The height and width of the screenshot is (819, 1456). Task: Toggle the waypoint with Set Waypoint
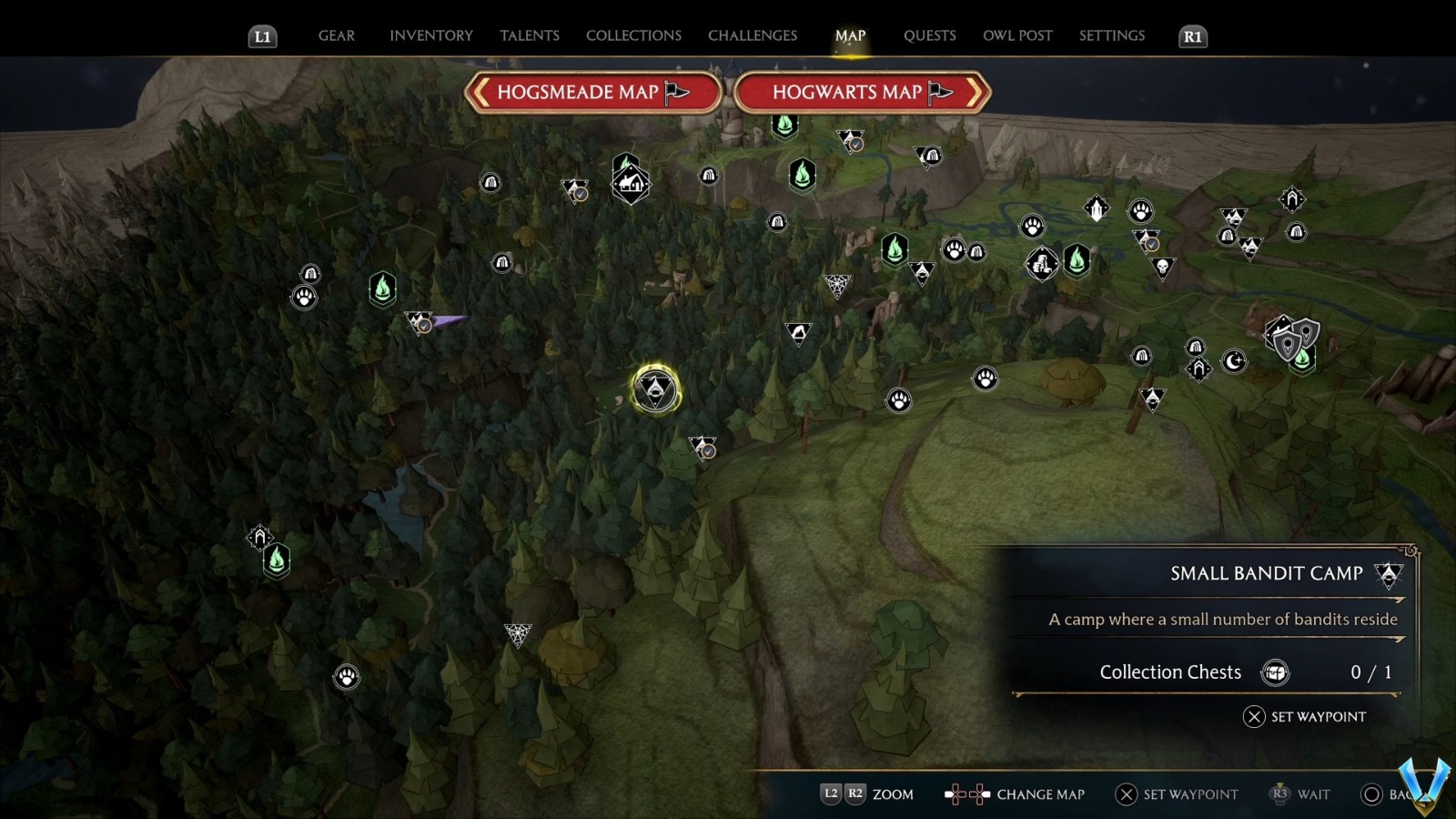[x=1306, y=717]
